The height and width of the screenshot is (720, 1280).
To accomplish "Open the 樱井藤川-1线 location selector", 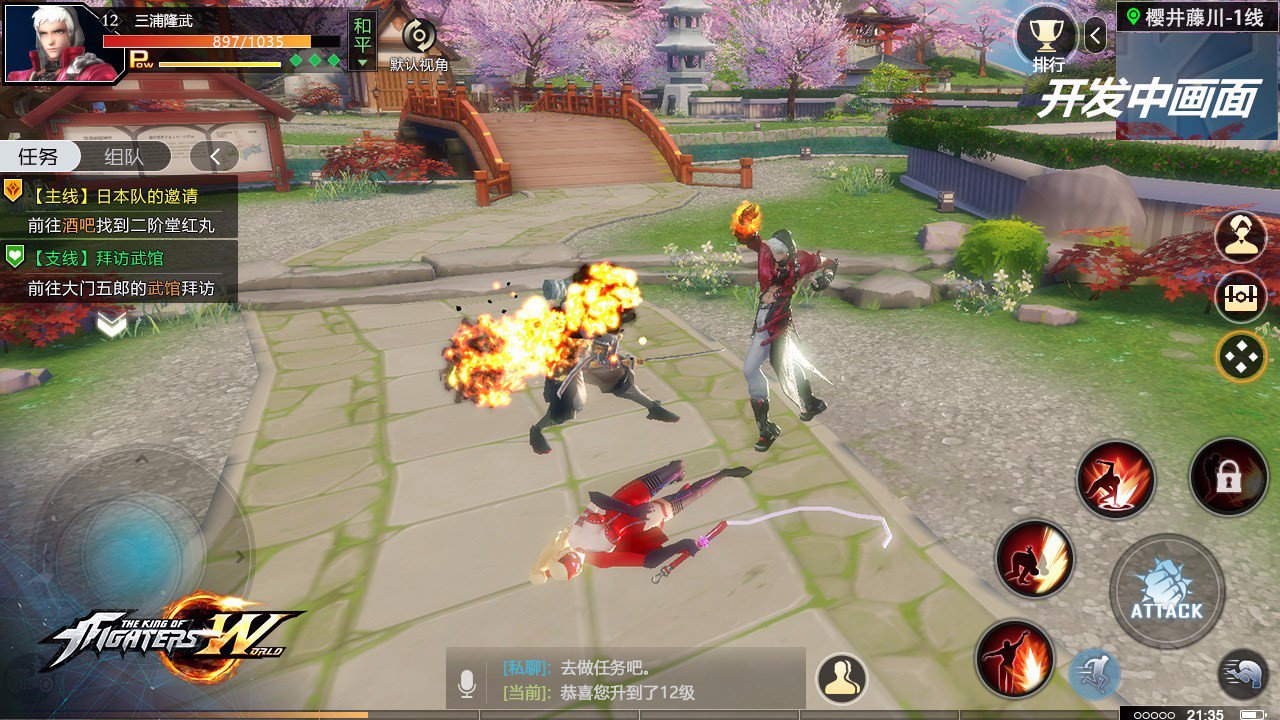I will click(1196, 17).
